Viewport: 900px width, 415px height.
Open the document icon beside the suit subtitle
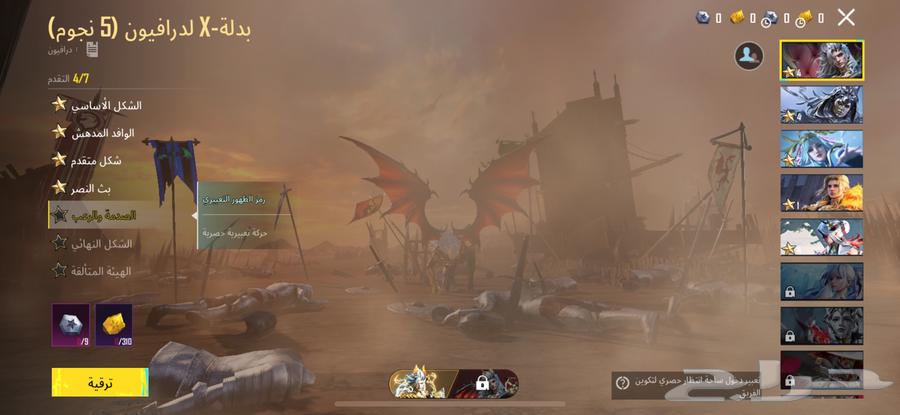[x=92, y=49]
